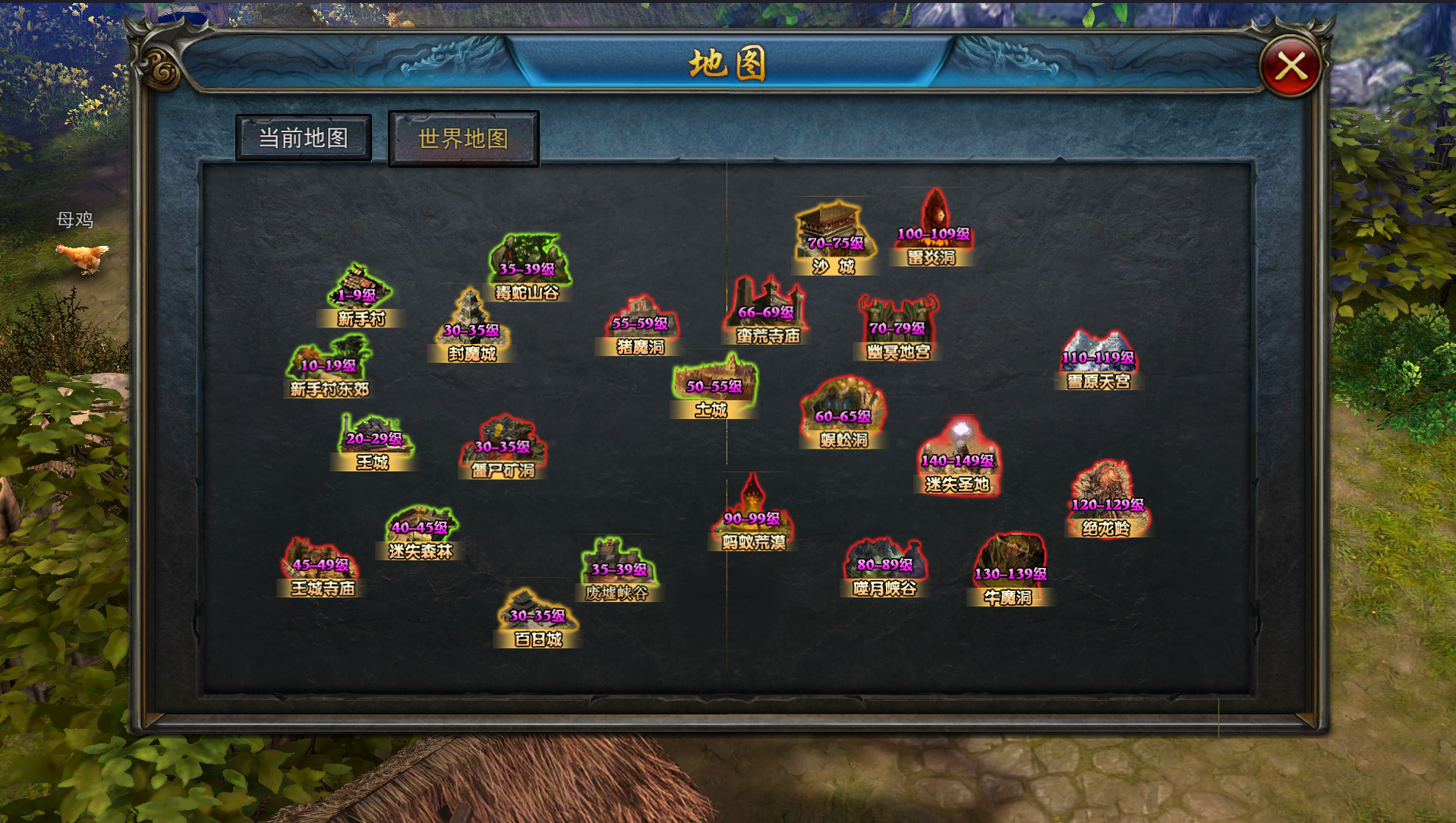Select 土城 level 50-55
The image size is (1456, 823).
714,389
